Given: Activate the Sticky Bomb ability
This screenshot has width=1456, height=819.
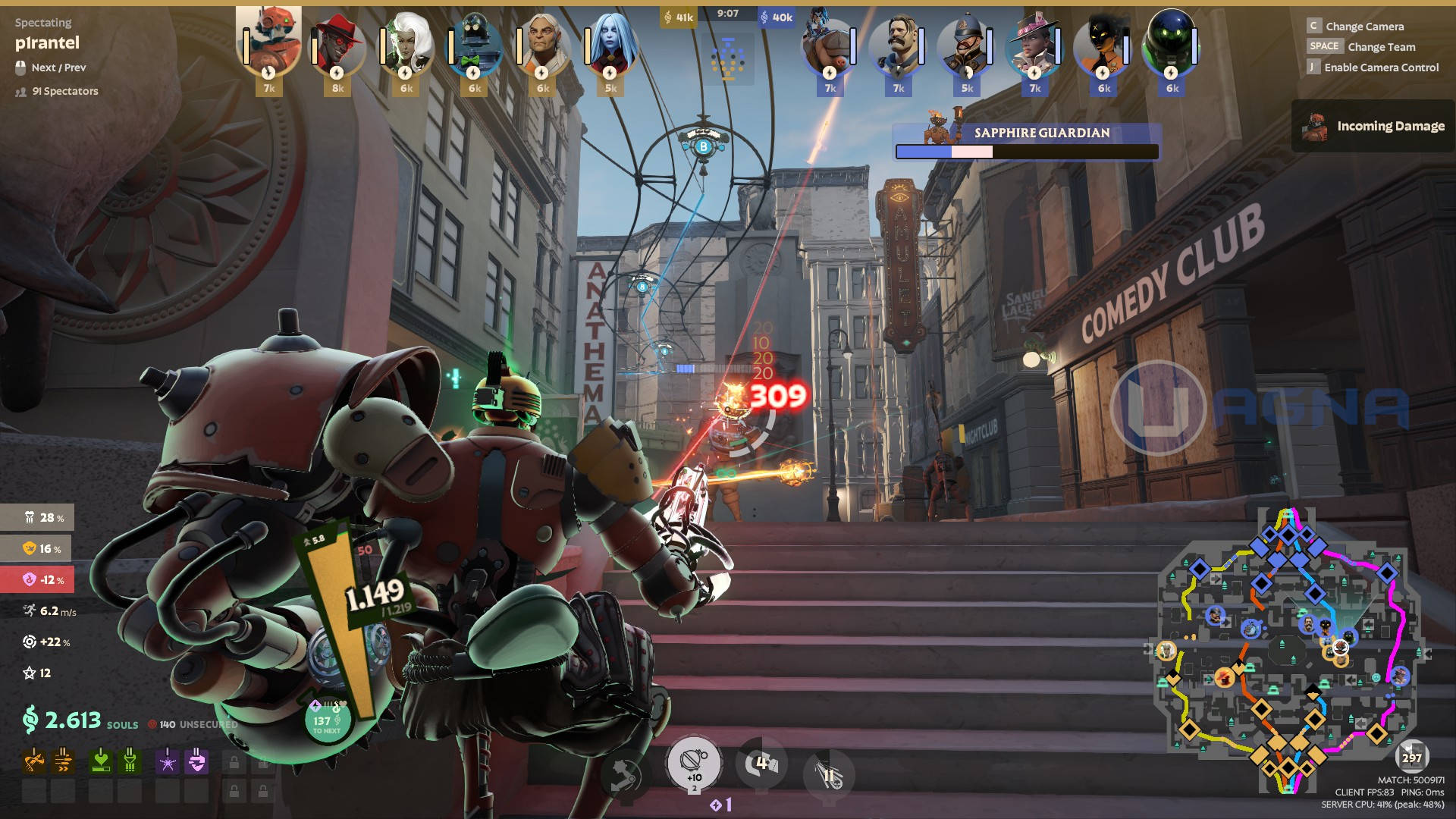Looking at the screenshot, I should coord(693,762).
